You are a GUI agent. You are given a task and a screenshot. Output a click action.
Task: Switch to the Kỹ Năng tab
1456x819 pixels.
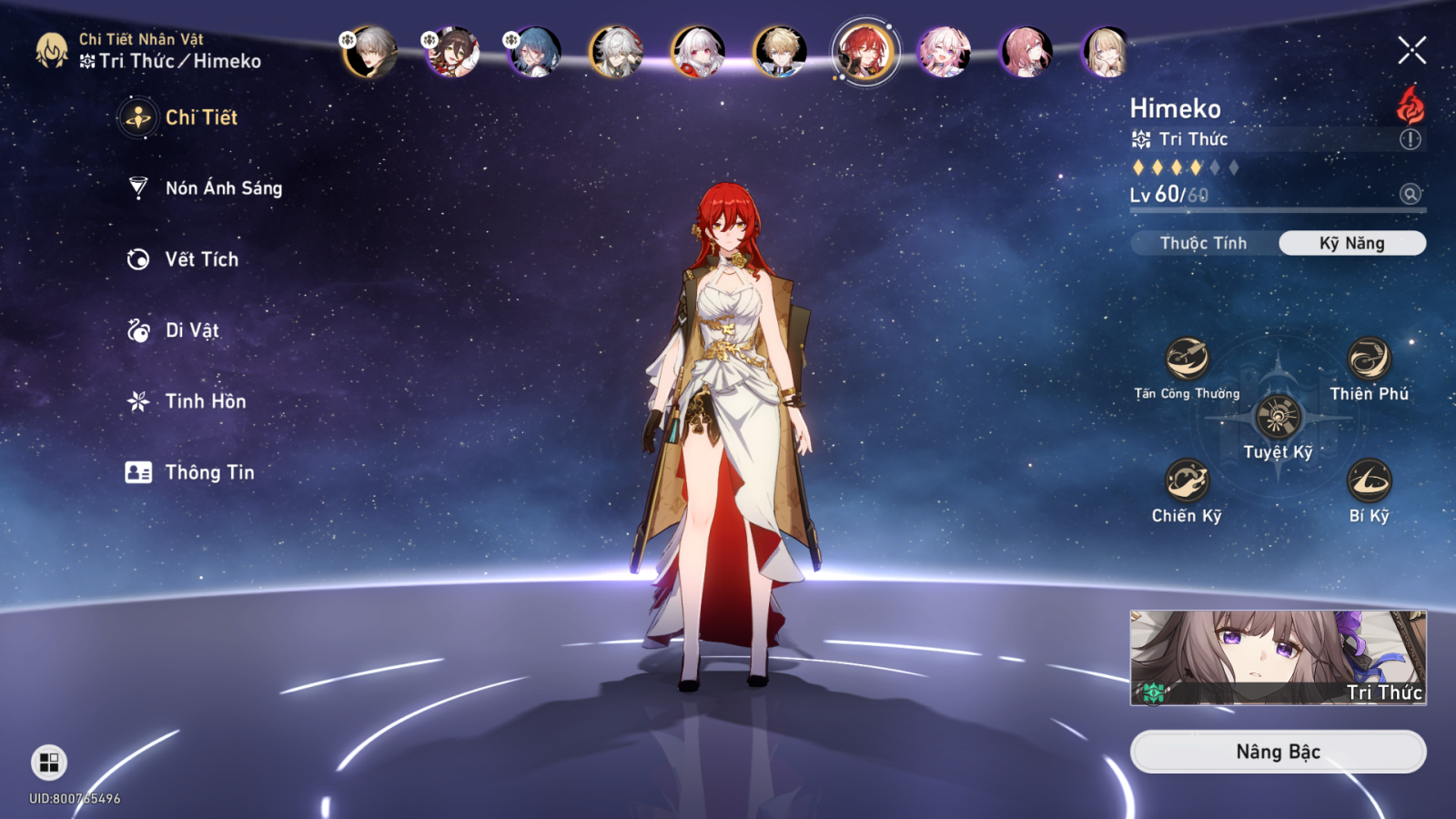point(1351,243)
